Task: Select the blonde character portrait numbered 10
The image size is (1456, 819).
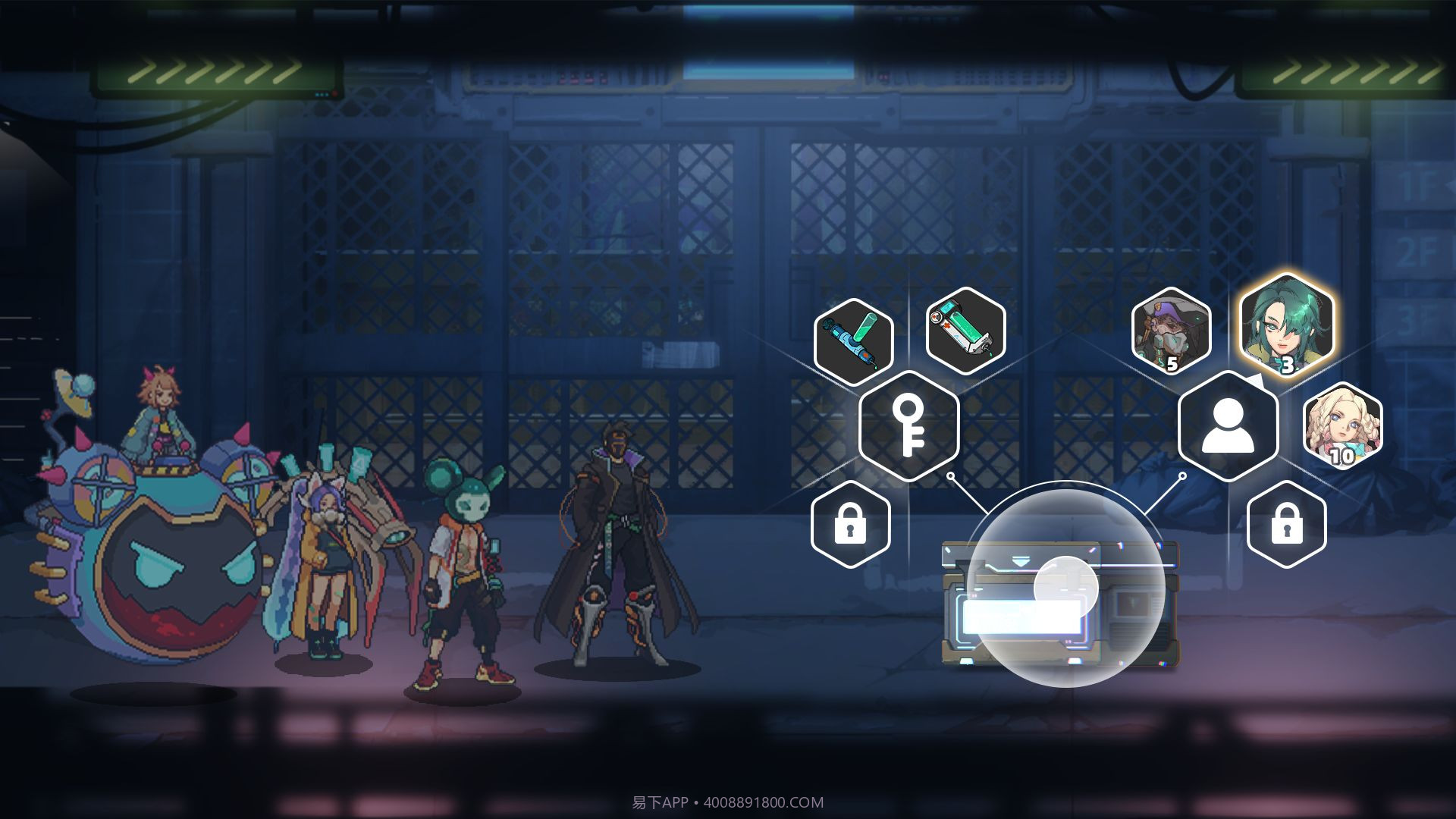Action: [x=1342, y=425]
